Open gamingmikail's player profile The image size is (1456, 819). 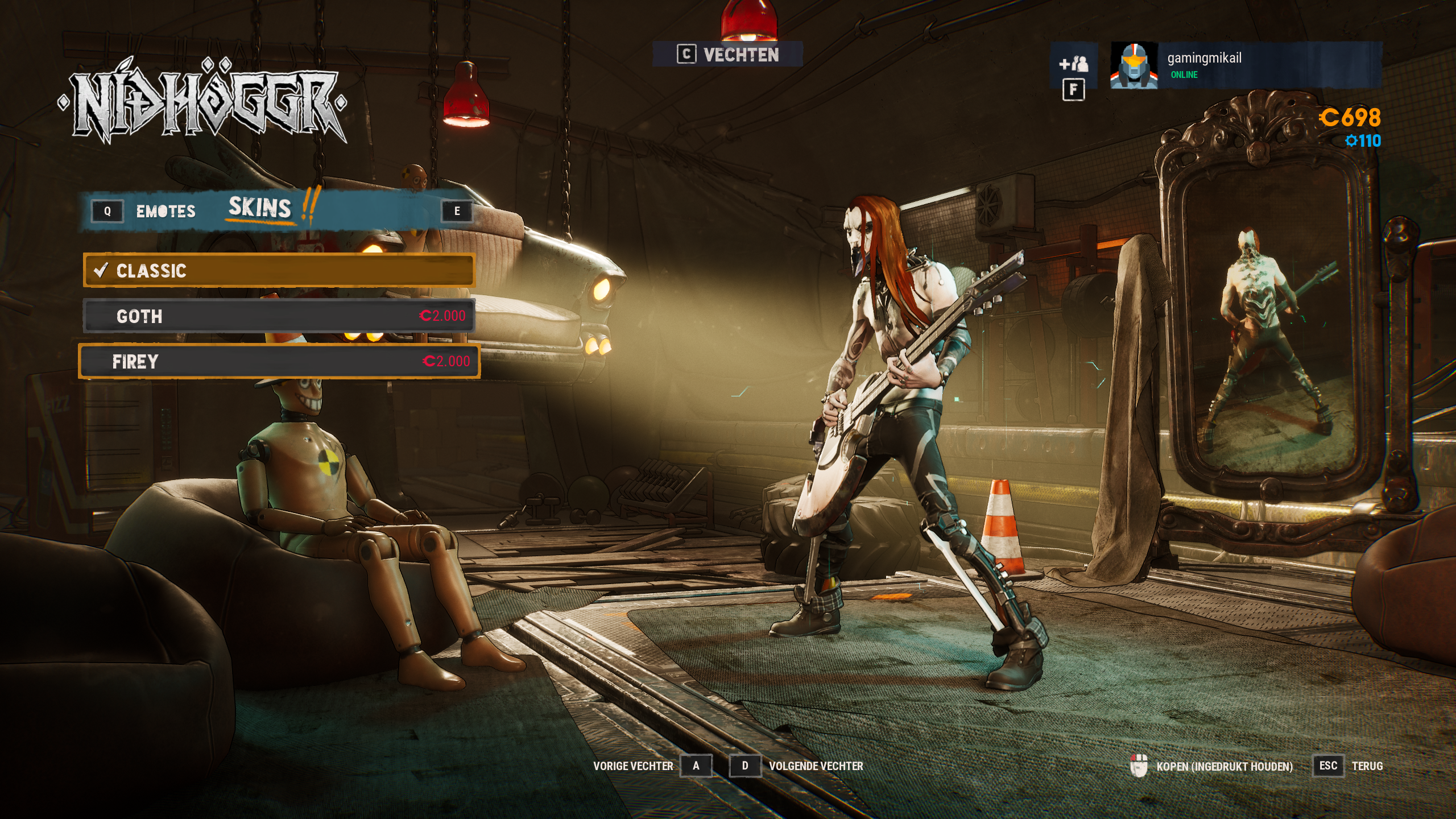(x=1246, y=65)
